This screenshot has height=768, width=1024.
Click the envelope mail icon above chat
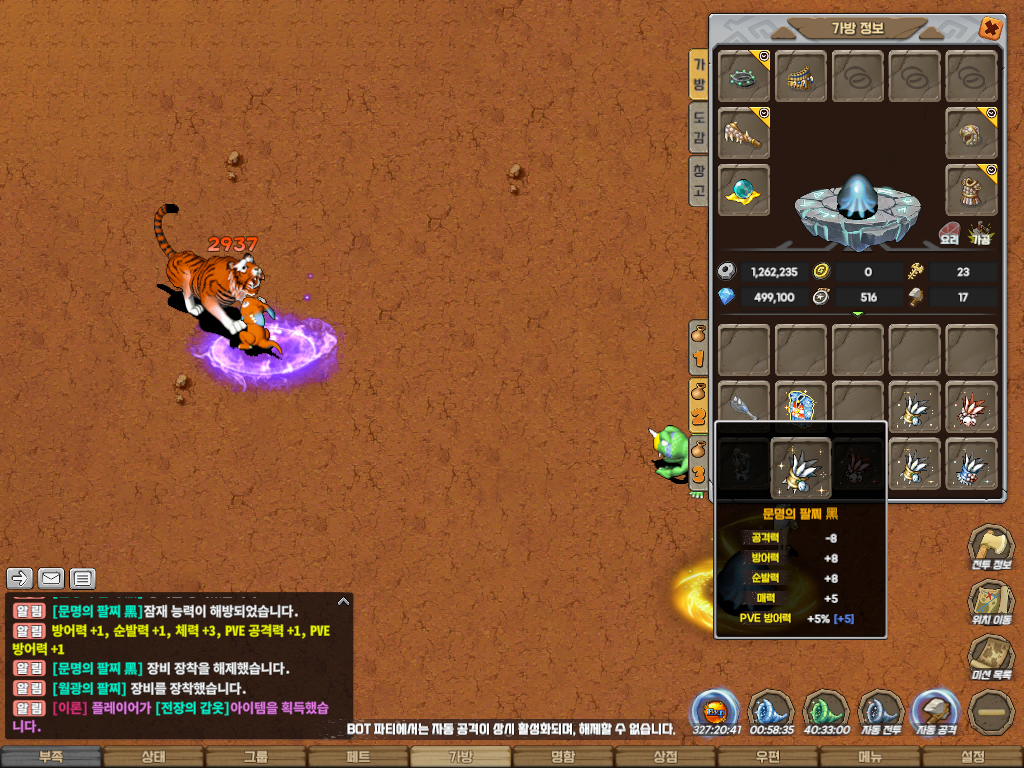point(51,578)
